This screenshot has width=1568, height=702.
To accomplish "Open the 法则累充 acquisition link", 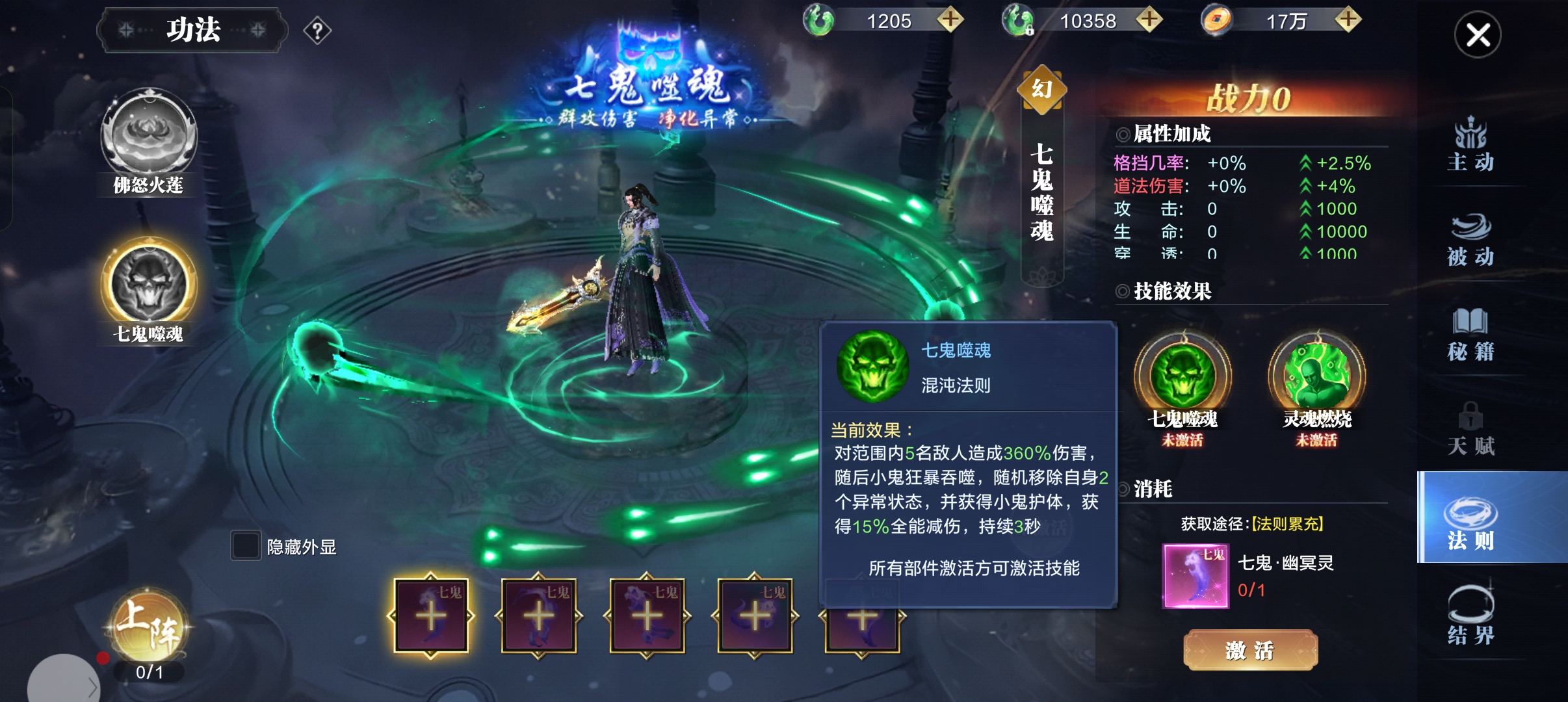I will [1287, 524].
